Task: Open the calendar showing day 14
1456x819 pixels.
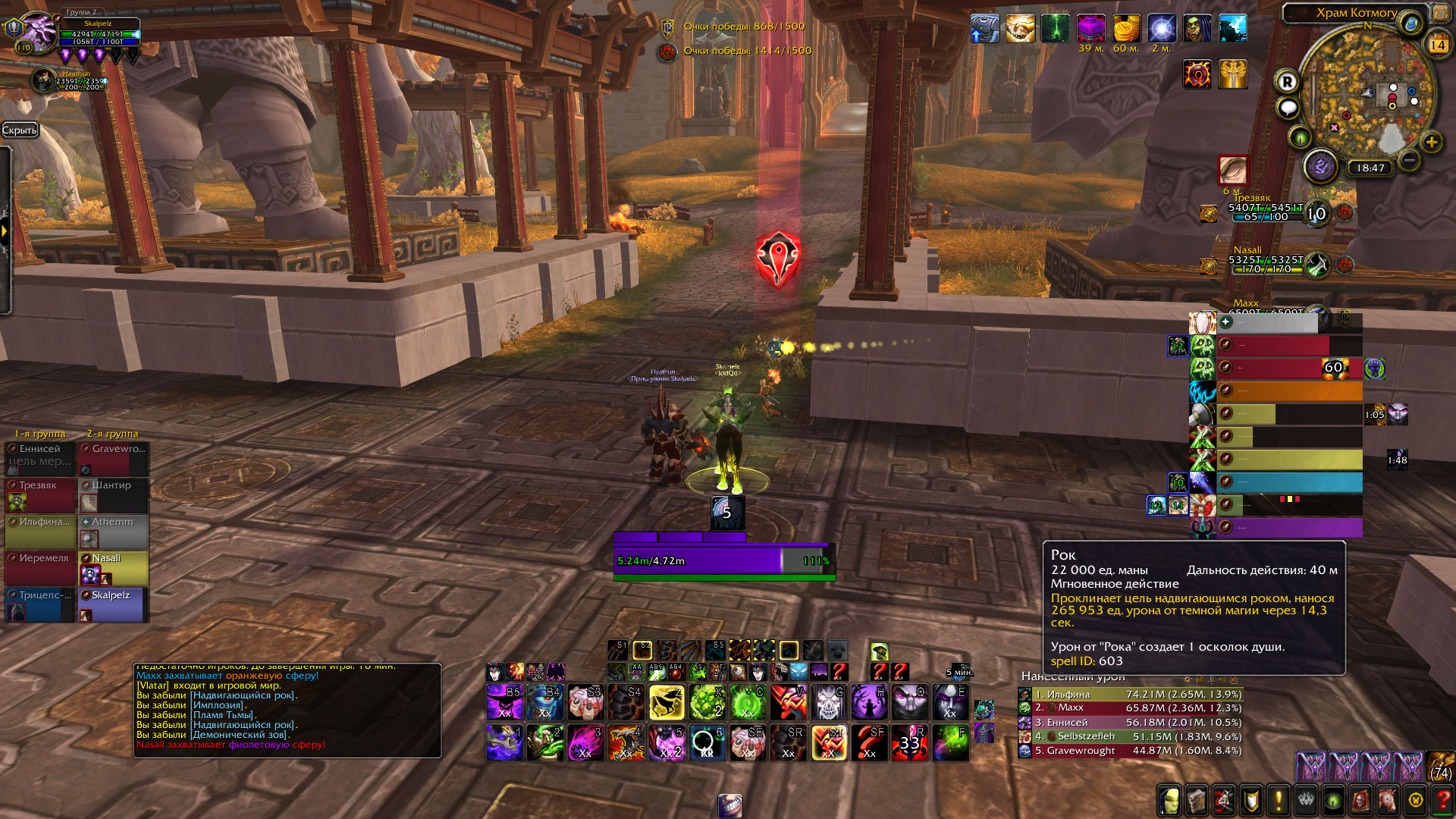Action: [x=1437, y=45]
